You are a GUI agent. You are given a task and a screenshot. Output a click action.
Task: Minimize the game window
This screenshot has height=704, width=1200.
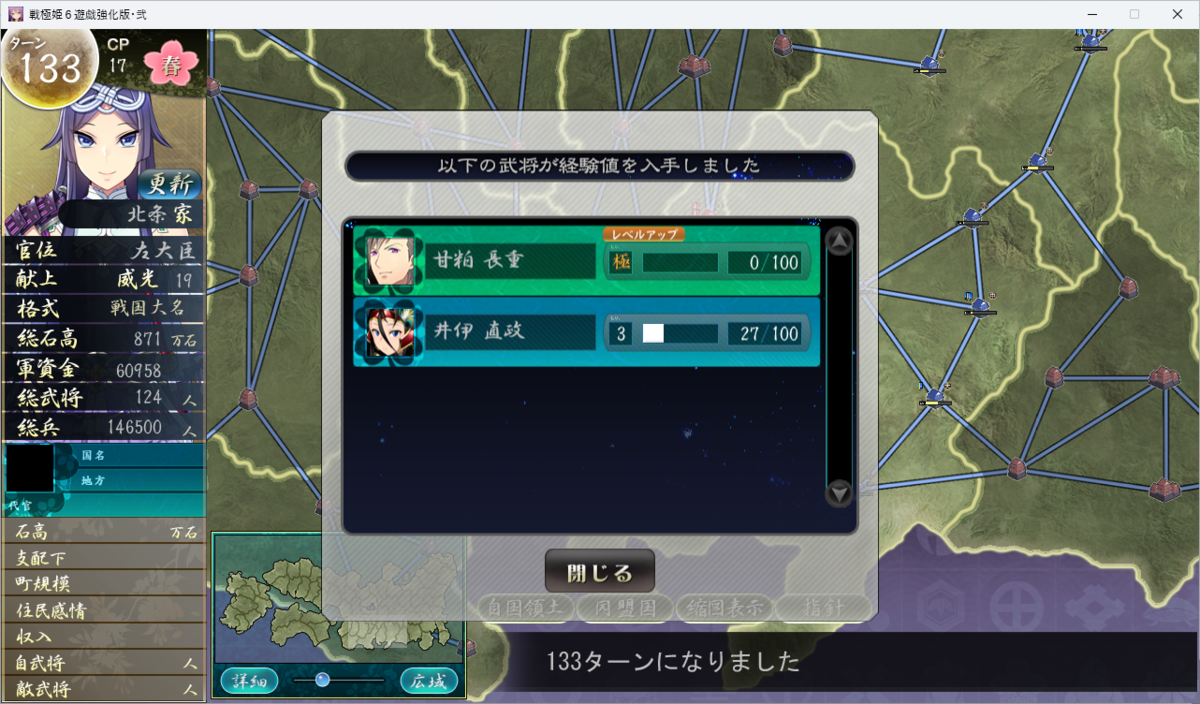[x=1089, y=14]
